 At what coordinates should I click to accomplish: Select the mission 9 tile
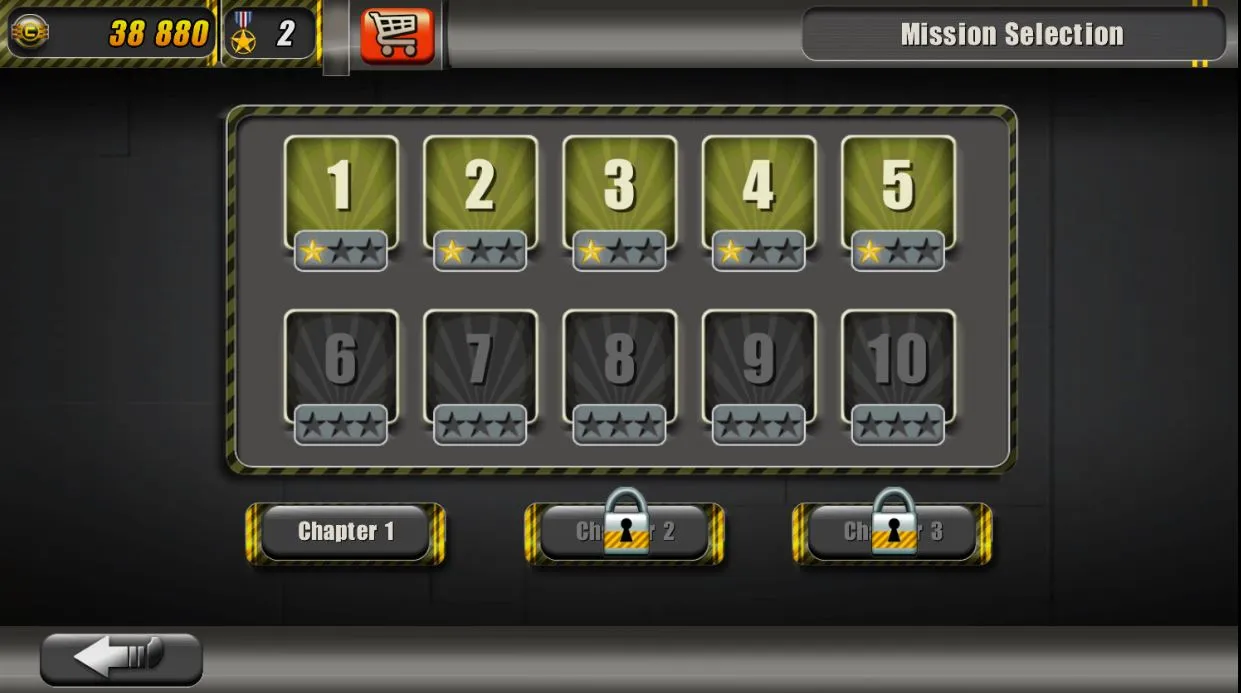tap(759, 367)
